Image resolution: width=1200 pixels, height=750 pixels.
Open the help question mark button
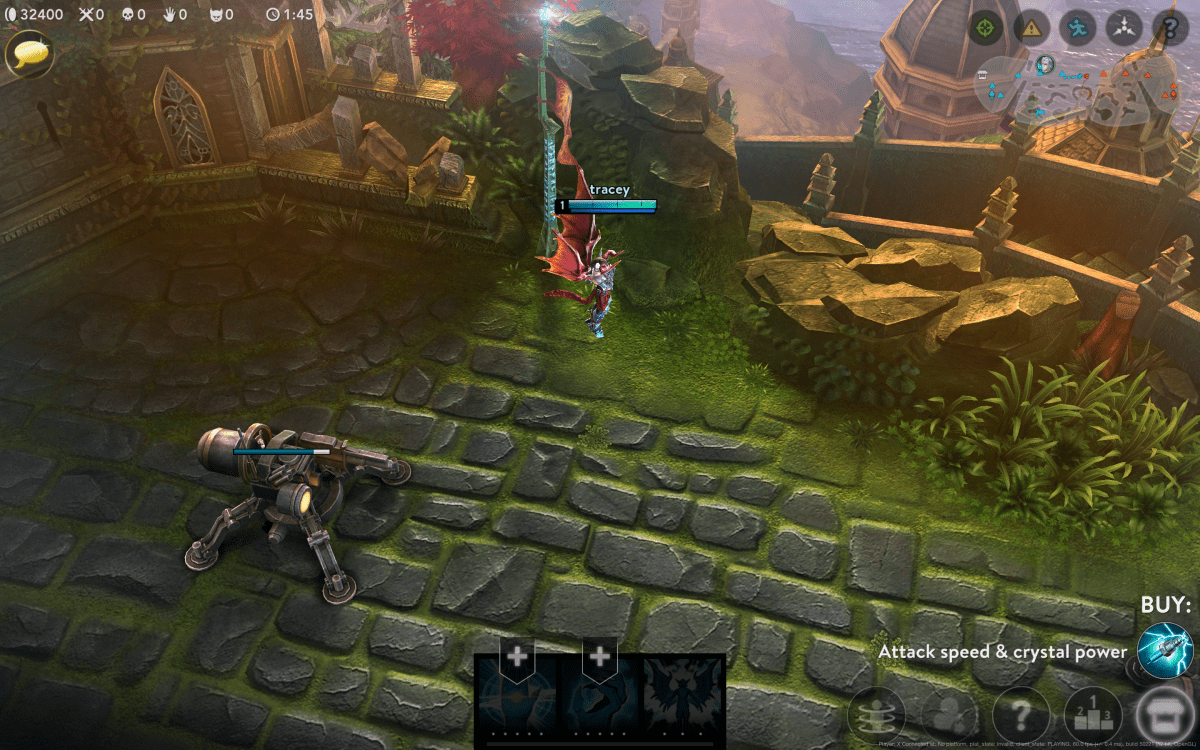click(x=1021, y=716)
